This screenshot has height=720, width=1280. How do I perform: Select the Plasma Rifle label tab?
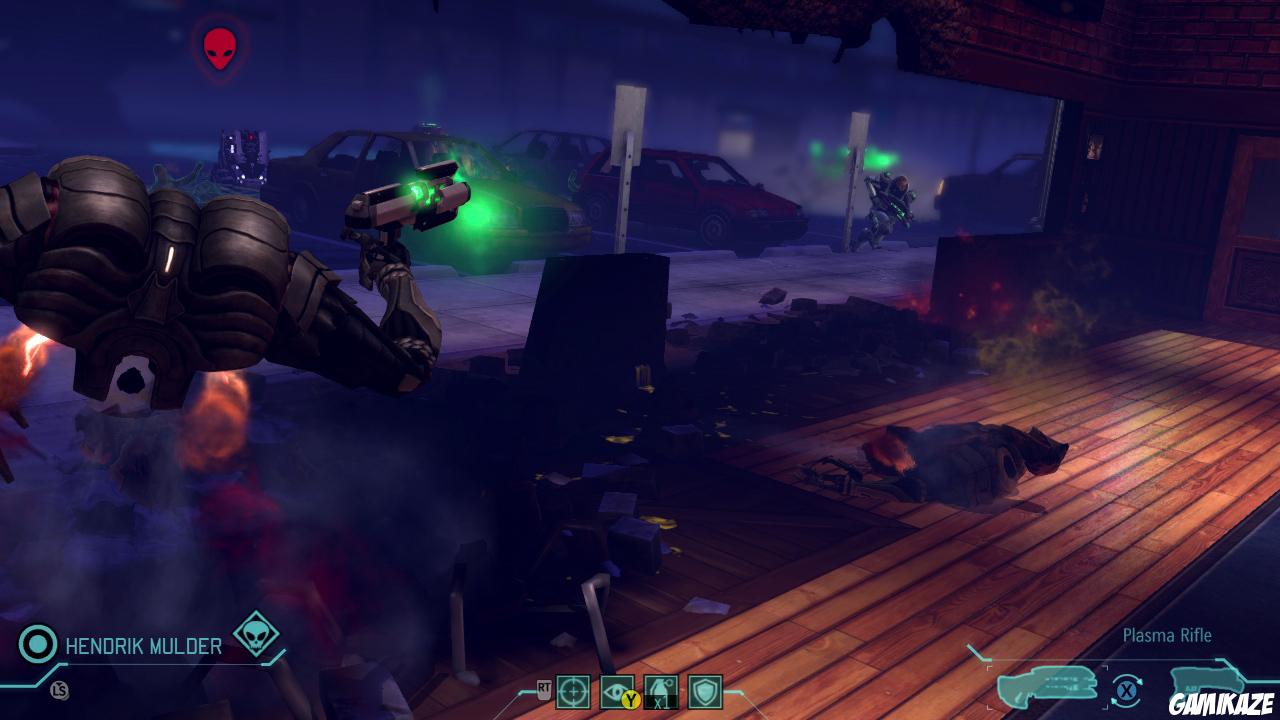[x=1167, y=635]
